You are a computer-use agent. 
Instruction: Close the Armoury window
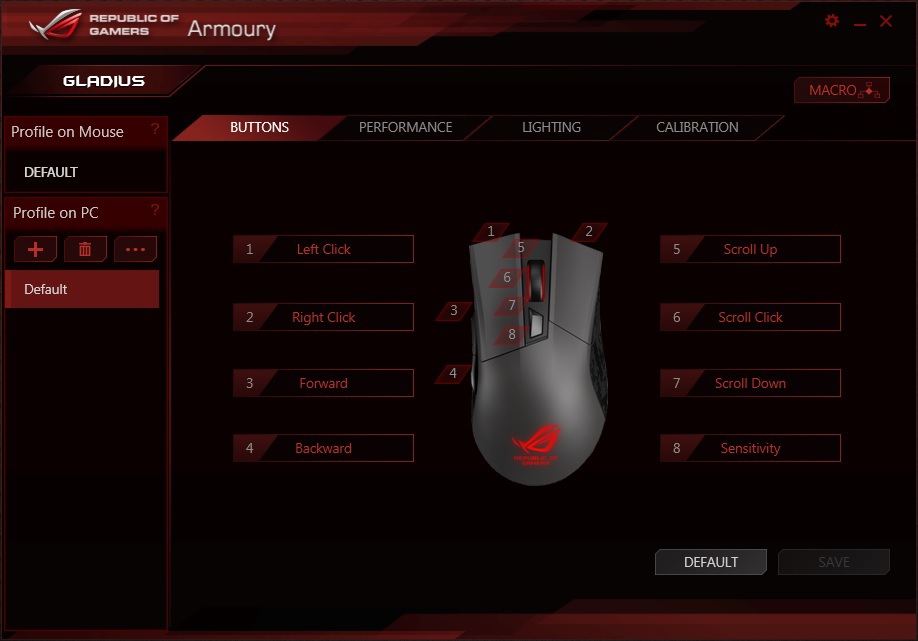(x=885, y=21)
